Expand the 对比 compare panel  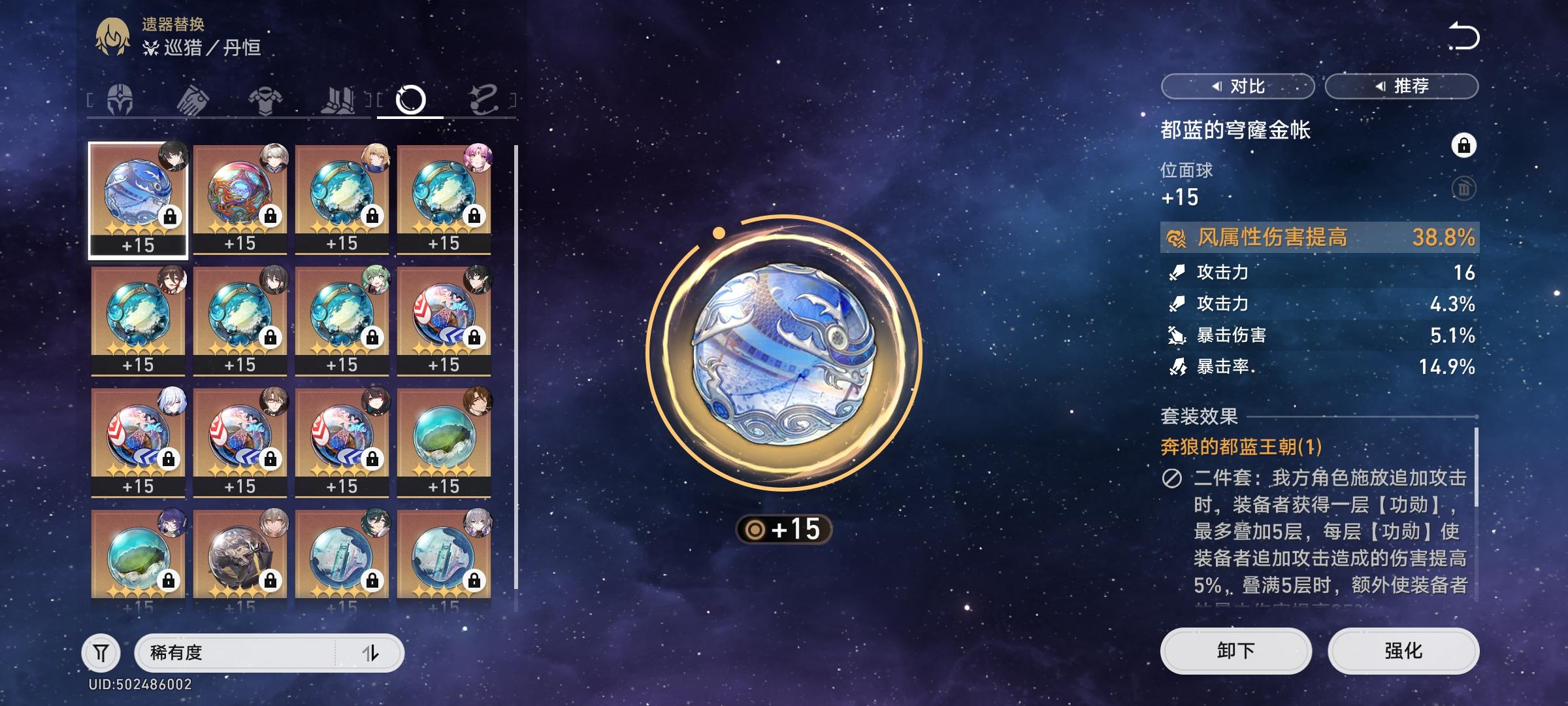point(1239,85)
